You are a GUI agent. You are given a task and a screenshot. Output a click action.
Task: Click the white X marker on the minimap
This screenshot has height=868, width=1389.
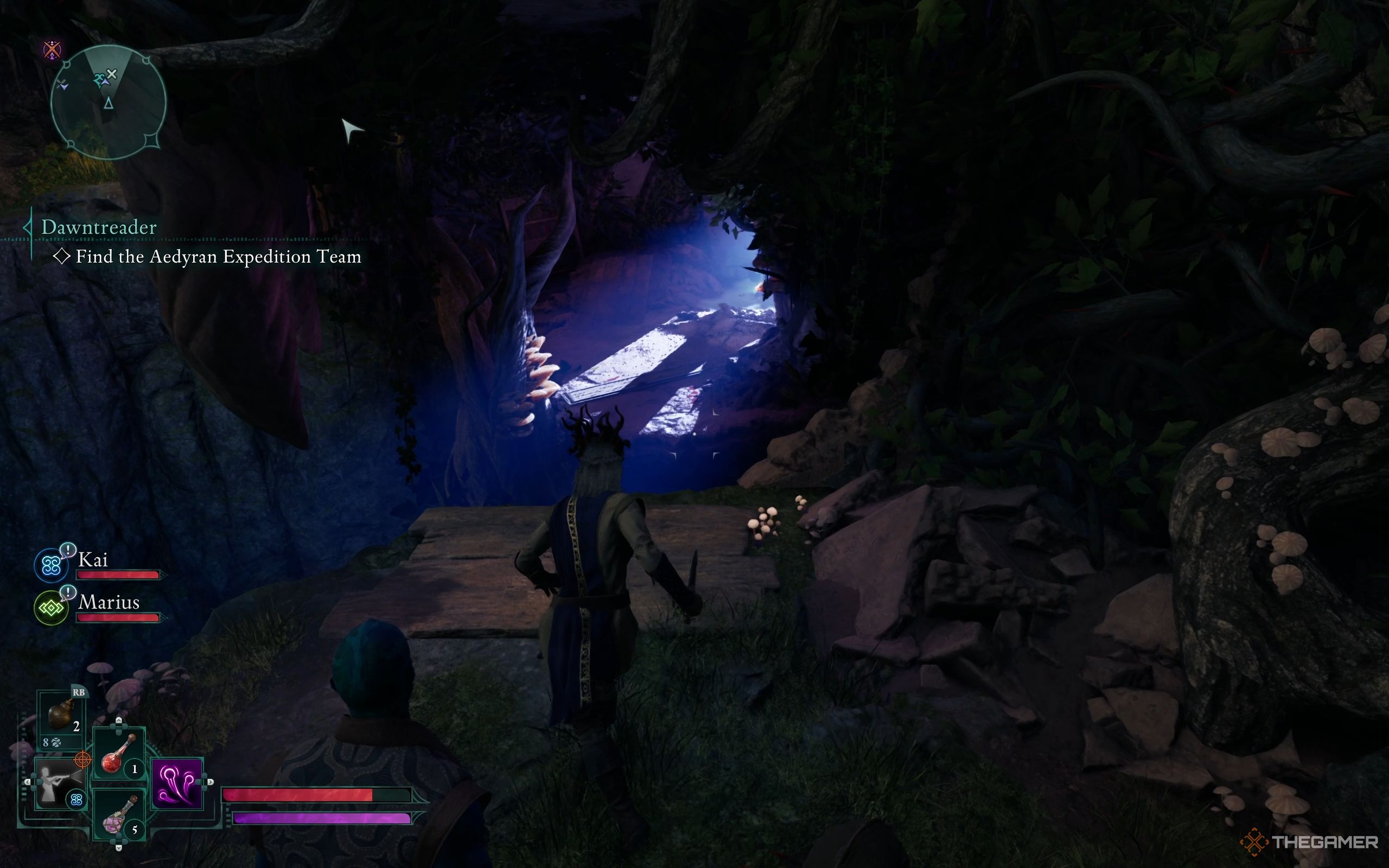(x=112, y=74)
